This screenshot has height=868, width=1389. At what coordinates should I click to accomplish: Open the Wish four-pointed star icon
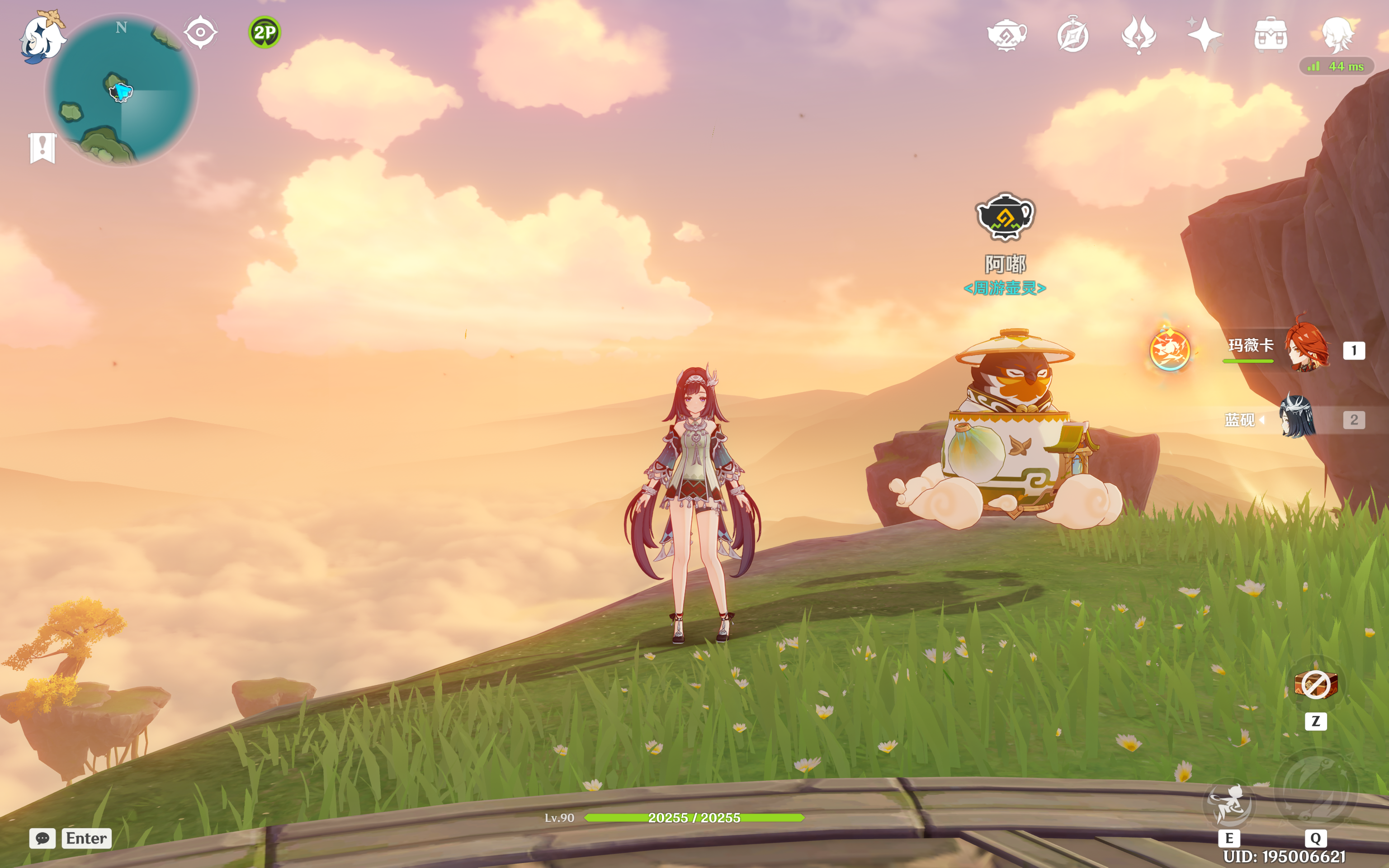coord(1205,35)
